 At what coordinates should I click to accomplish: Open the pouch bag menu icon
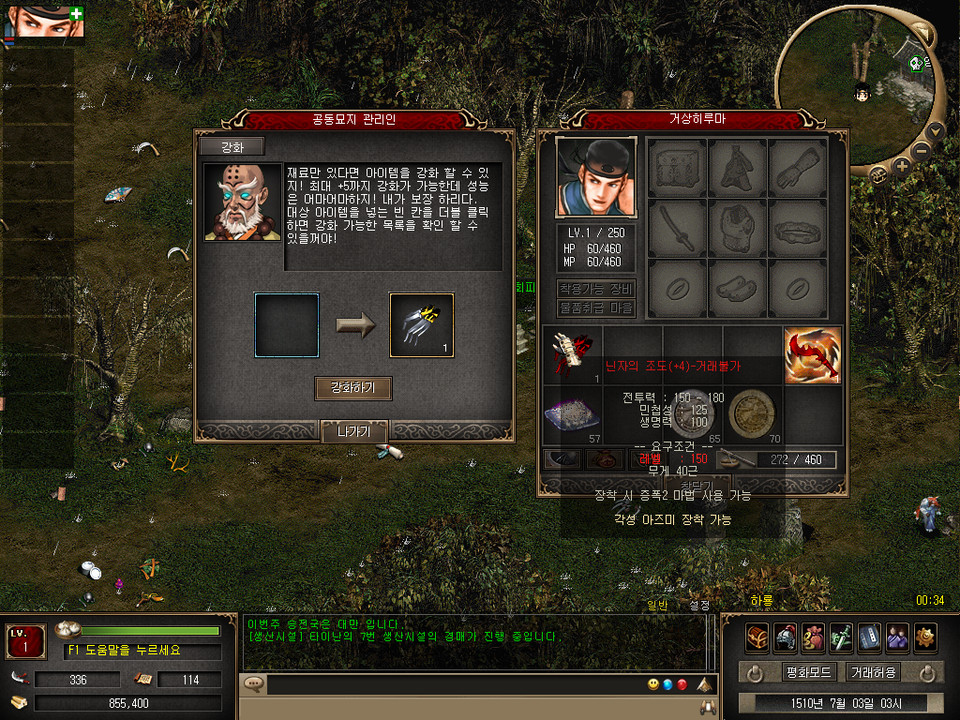tap(813, 636)
